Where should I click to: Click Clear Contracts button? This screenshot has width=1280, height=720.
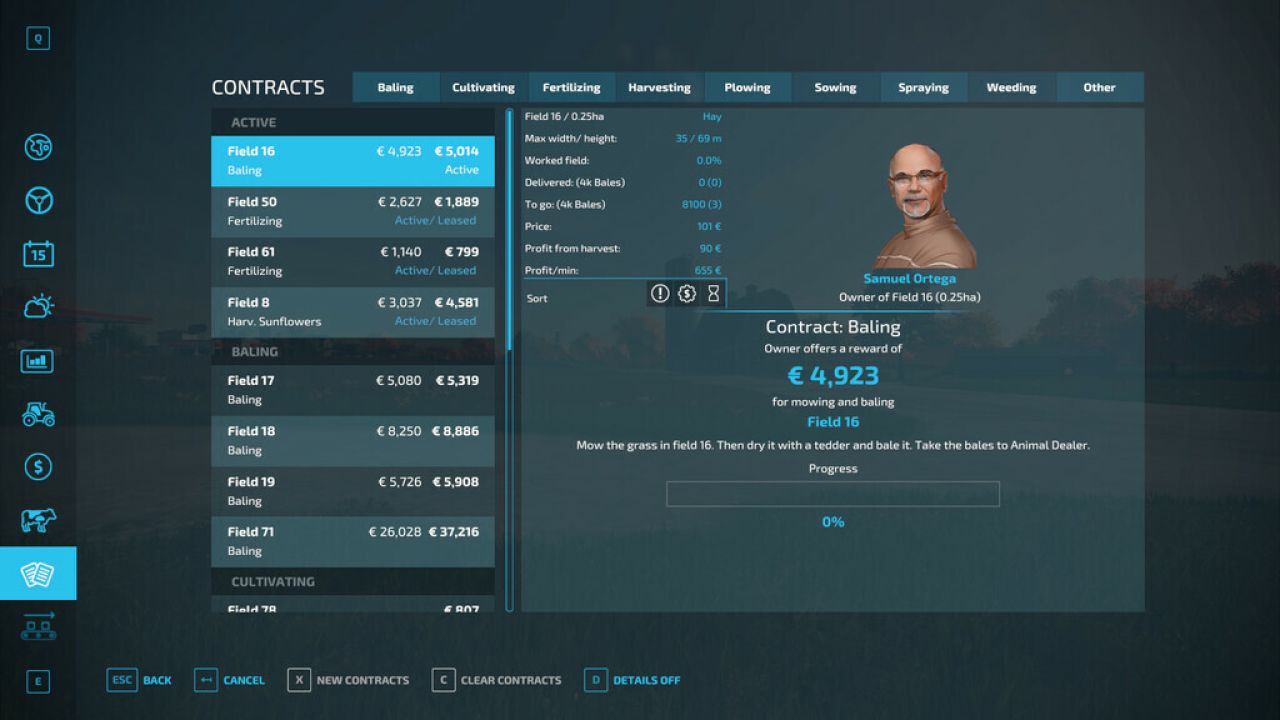coord(497,680)
